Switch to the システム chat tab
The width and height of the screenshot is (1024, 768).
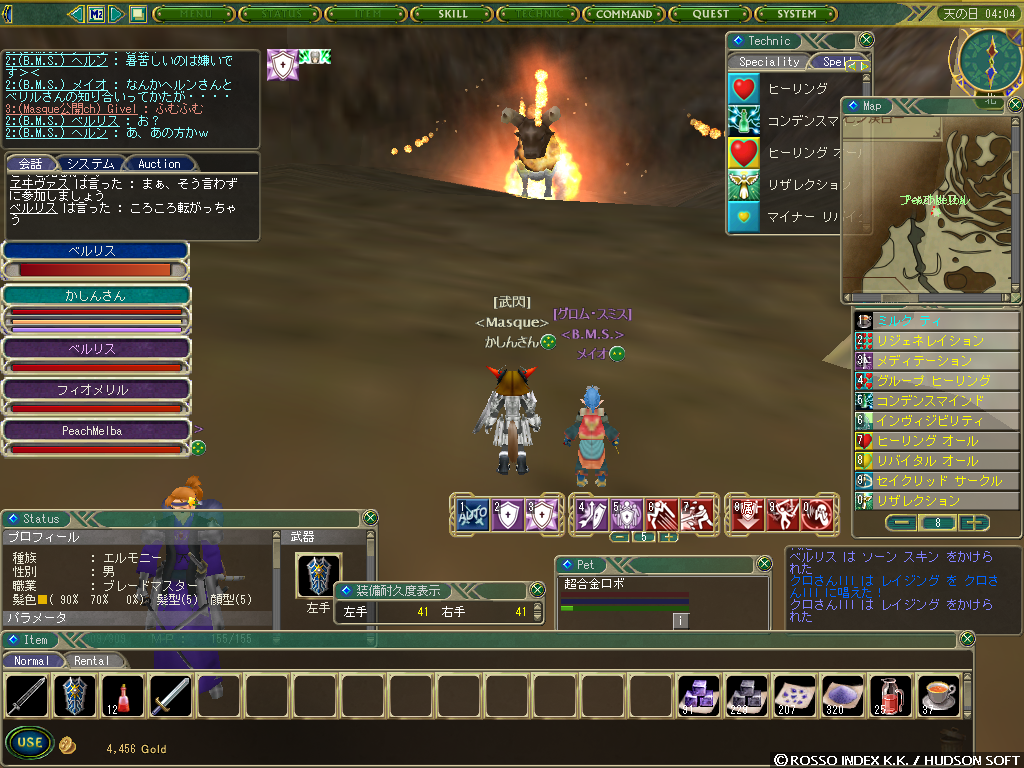pyautogui.click(x=92, y=164)
